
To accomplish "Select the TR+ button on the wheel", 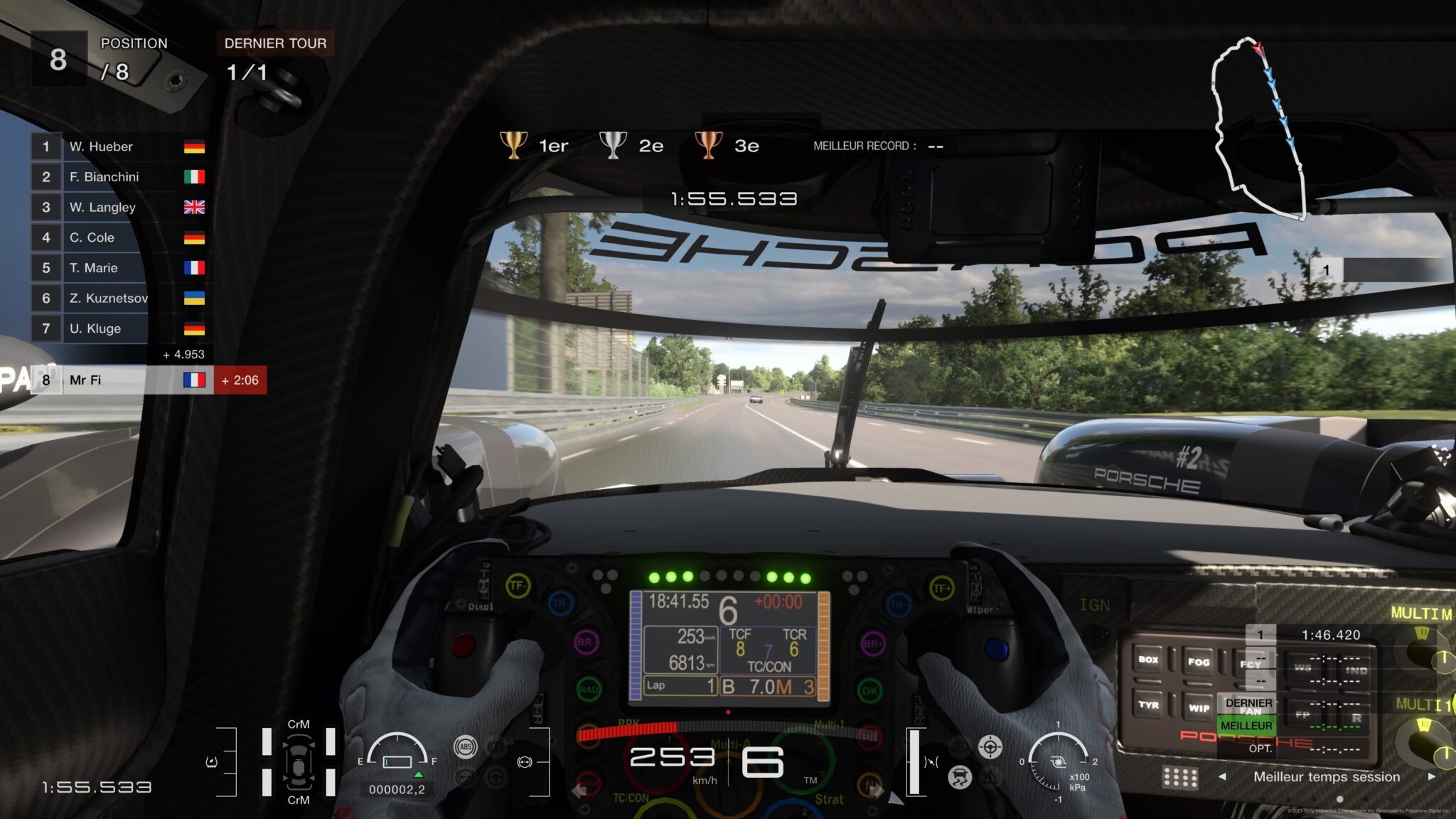I will (897, 606).
